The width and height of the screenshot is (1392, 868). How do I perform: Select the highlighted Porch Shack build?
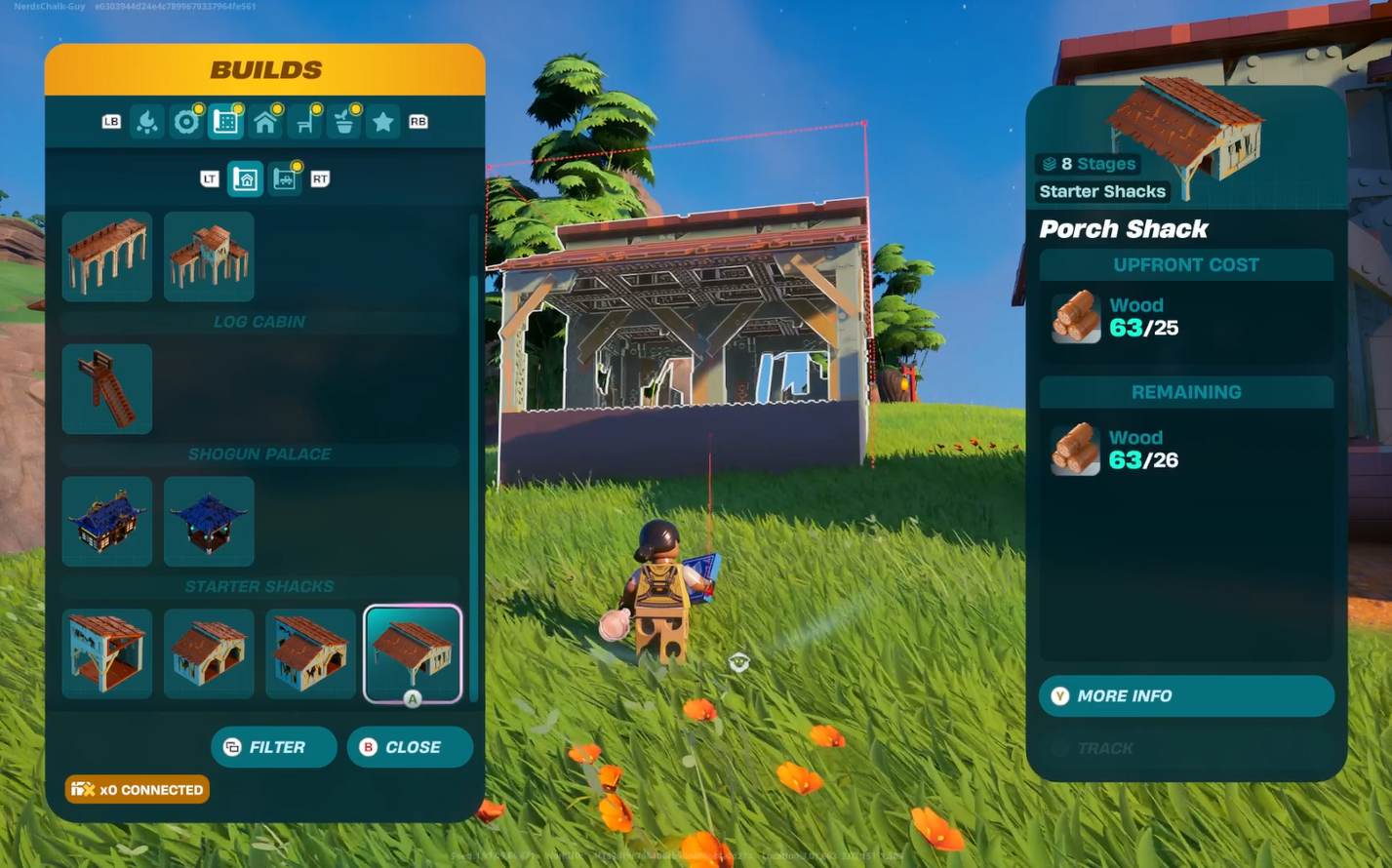(x=413, y=653)
